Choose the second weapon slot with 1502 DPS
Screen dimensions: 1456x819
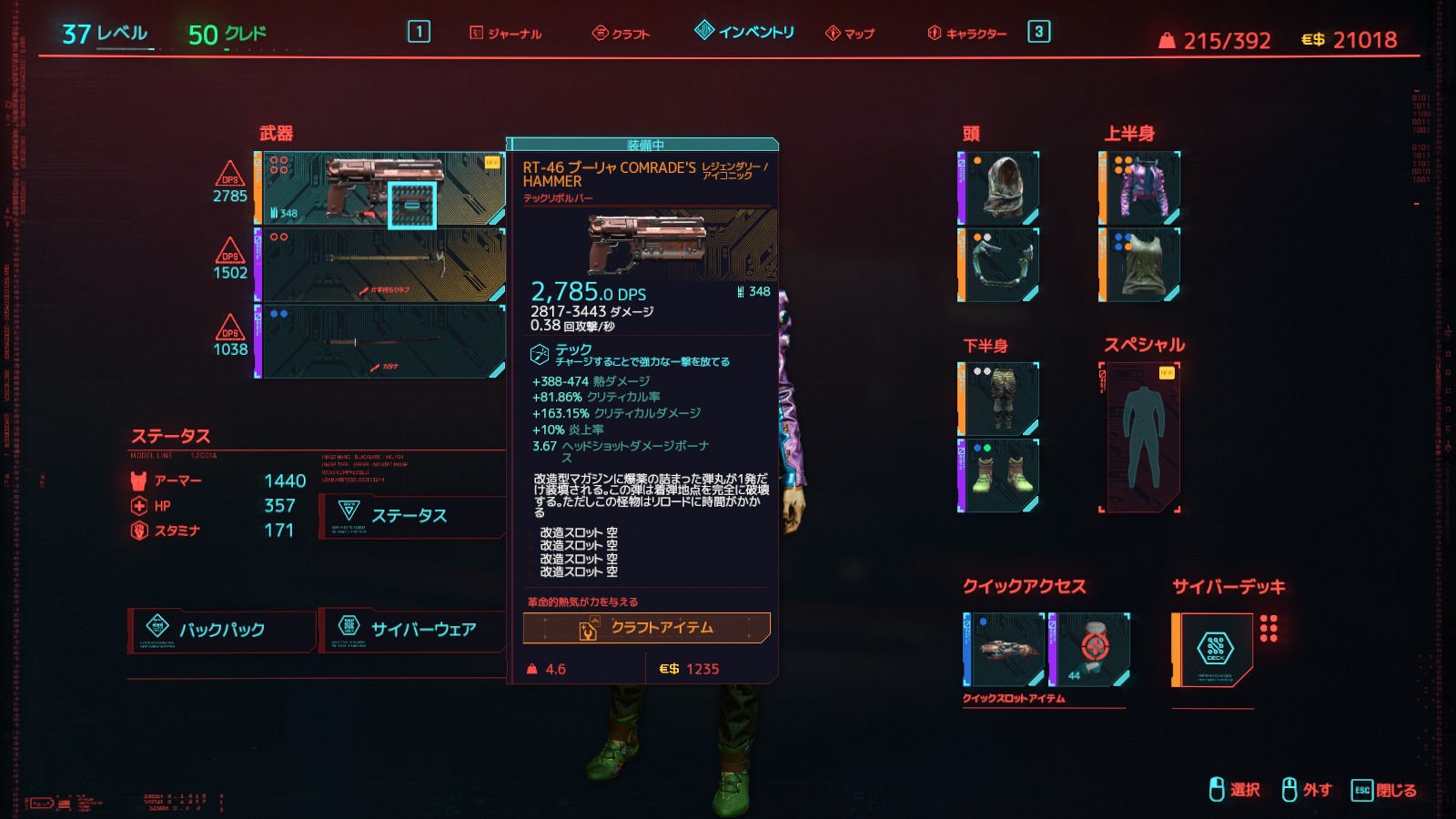(x=382, y=265)
